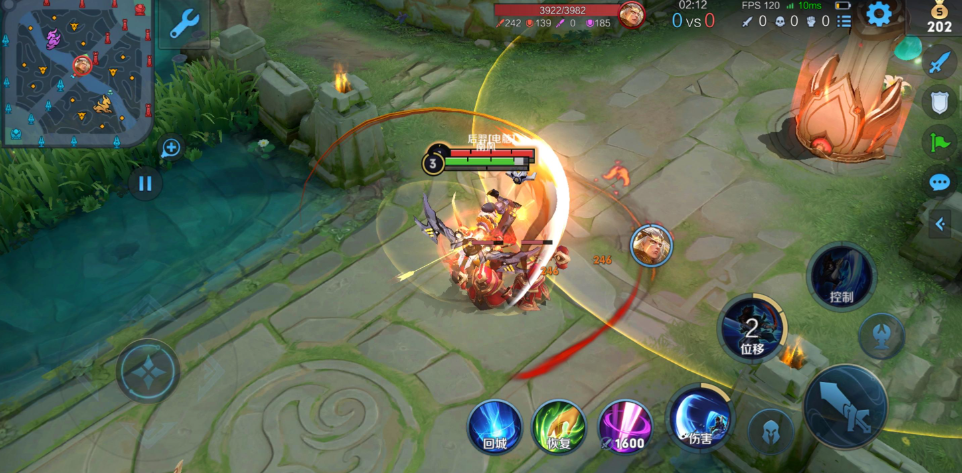This screenshot has height=473, width=962.
Task: Open the wrench tool menu
Action: 184,24
